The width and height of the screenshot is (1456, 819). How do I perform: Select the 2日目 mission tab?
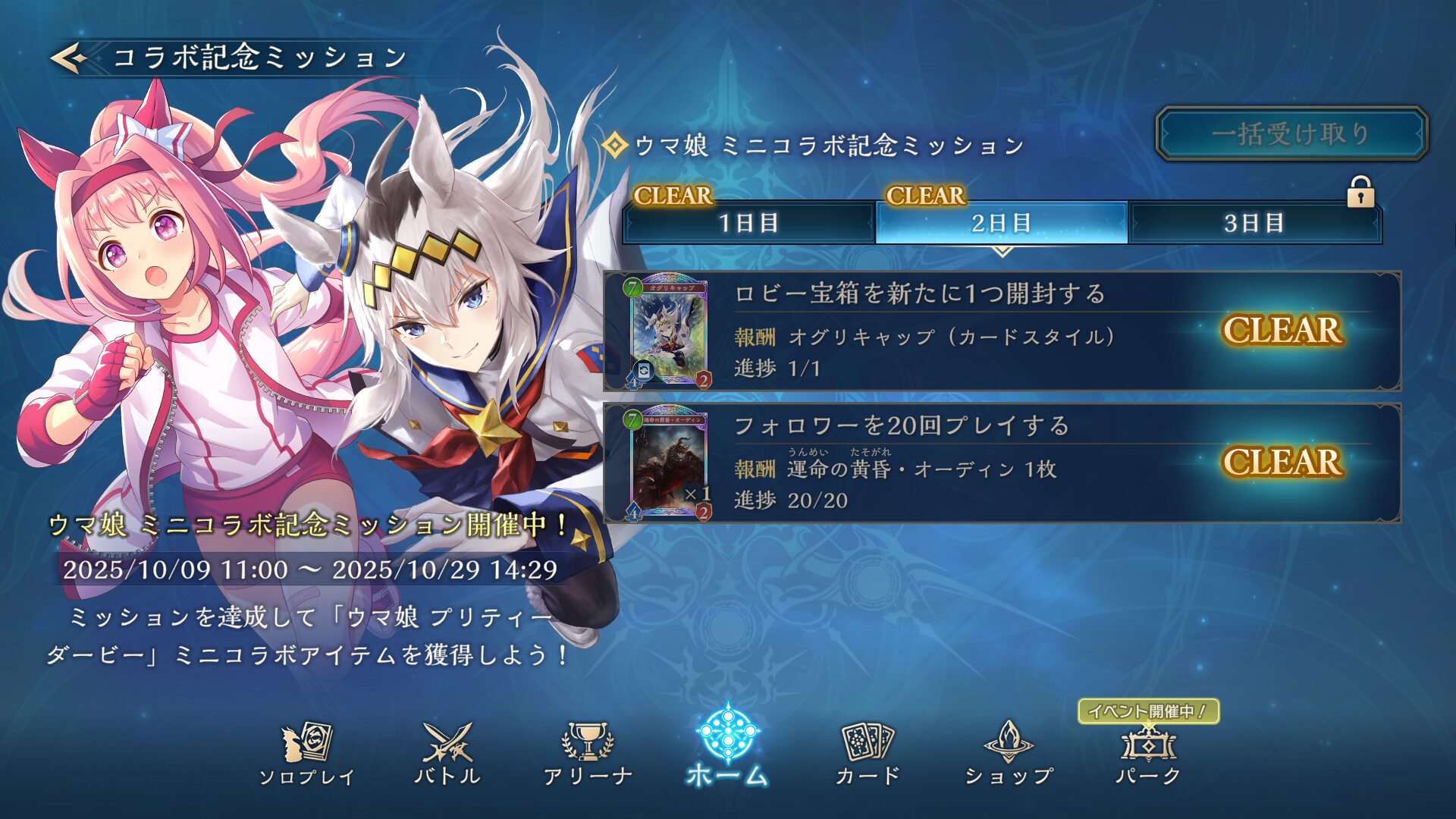(1001, 223)
